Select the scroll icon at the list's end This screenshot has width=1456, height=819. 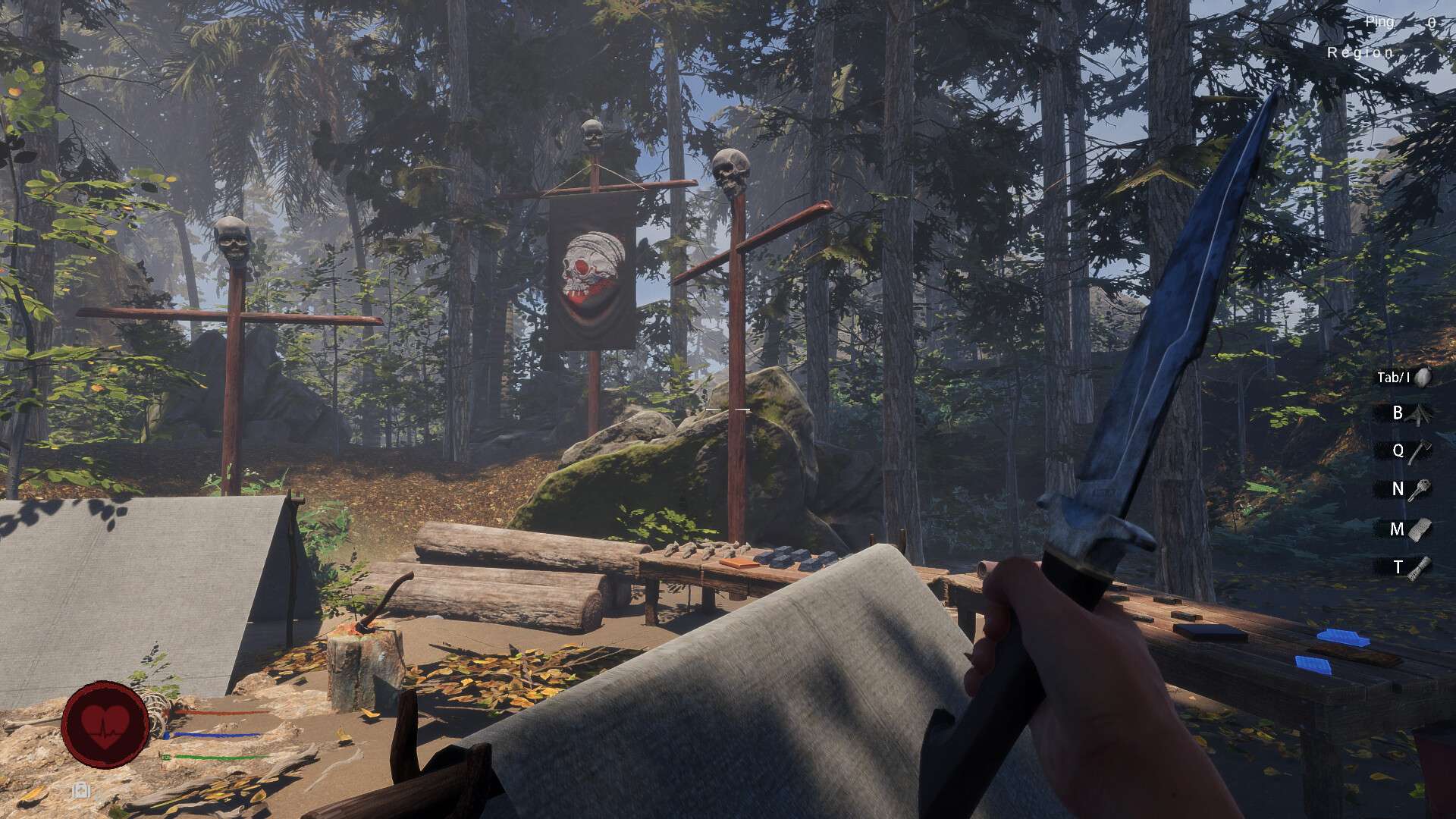[x=1420, y=567]
